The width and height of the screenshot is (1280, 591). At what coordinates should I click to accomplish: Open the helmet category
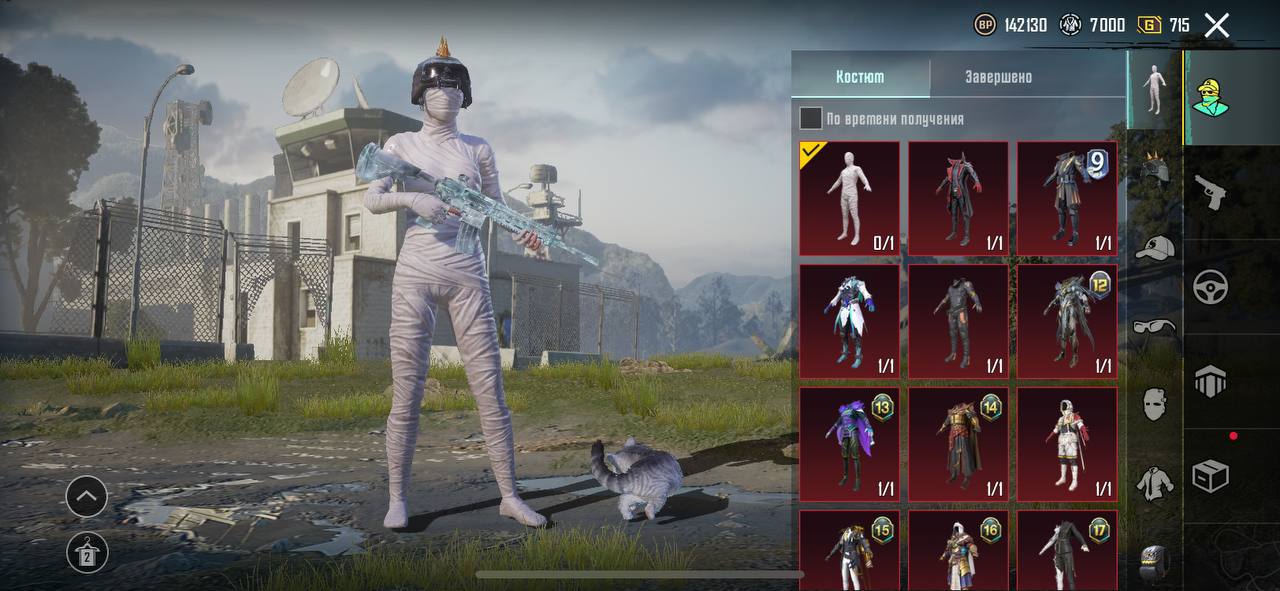[1155, 167]
